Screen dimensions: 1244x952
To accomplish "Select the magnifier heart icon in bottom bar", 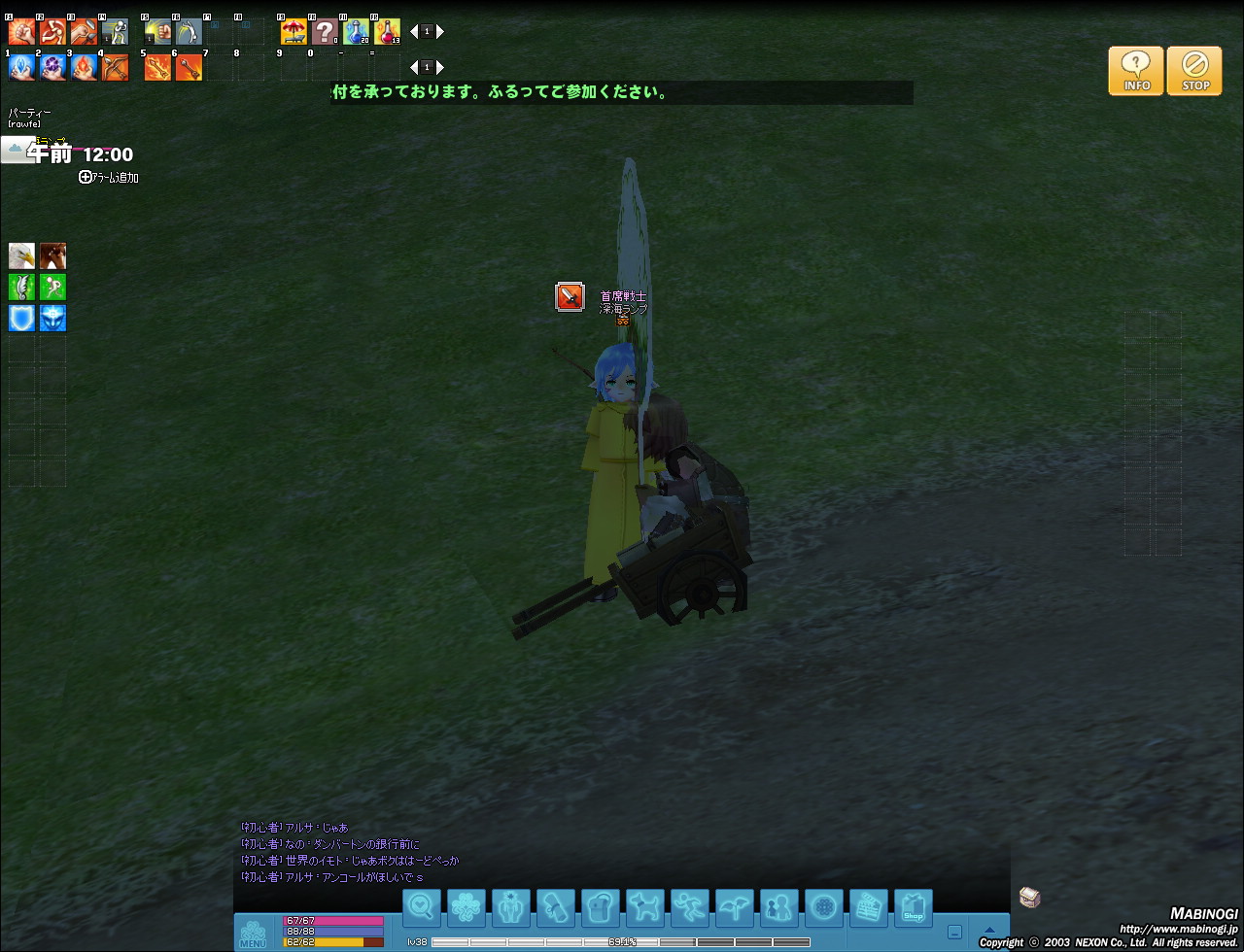I will 421,908.
